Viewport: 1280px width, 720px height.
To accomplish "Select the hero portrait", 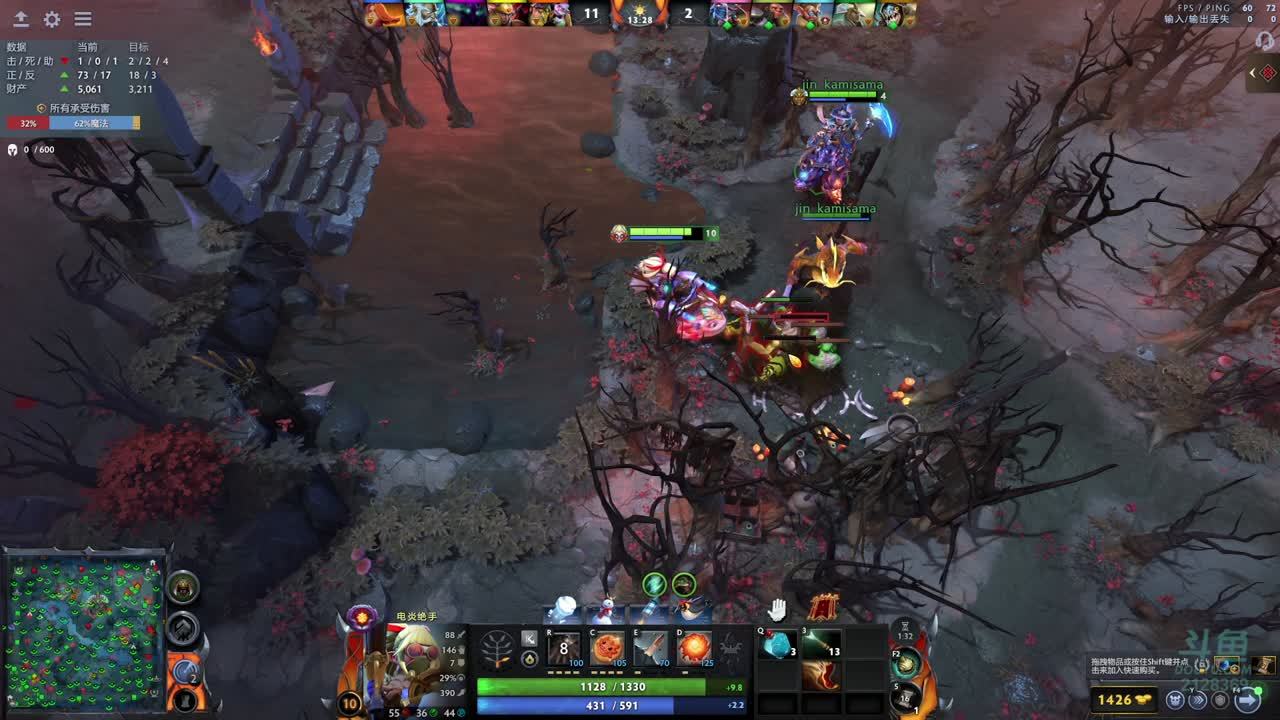I will 412,665.
